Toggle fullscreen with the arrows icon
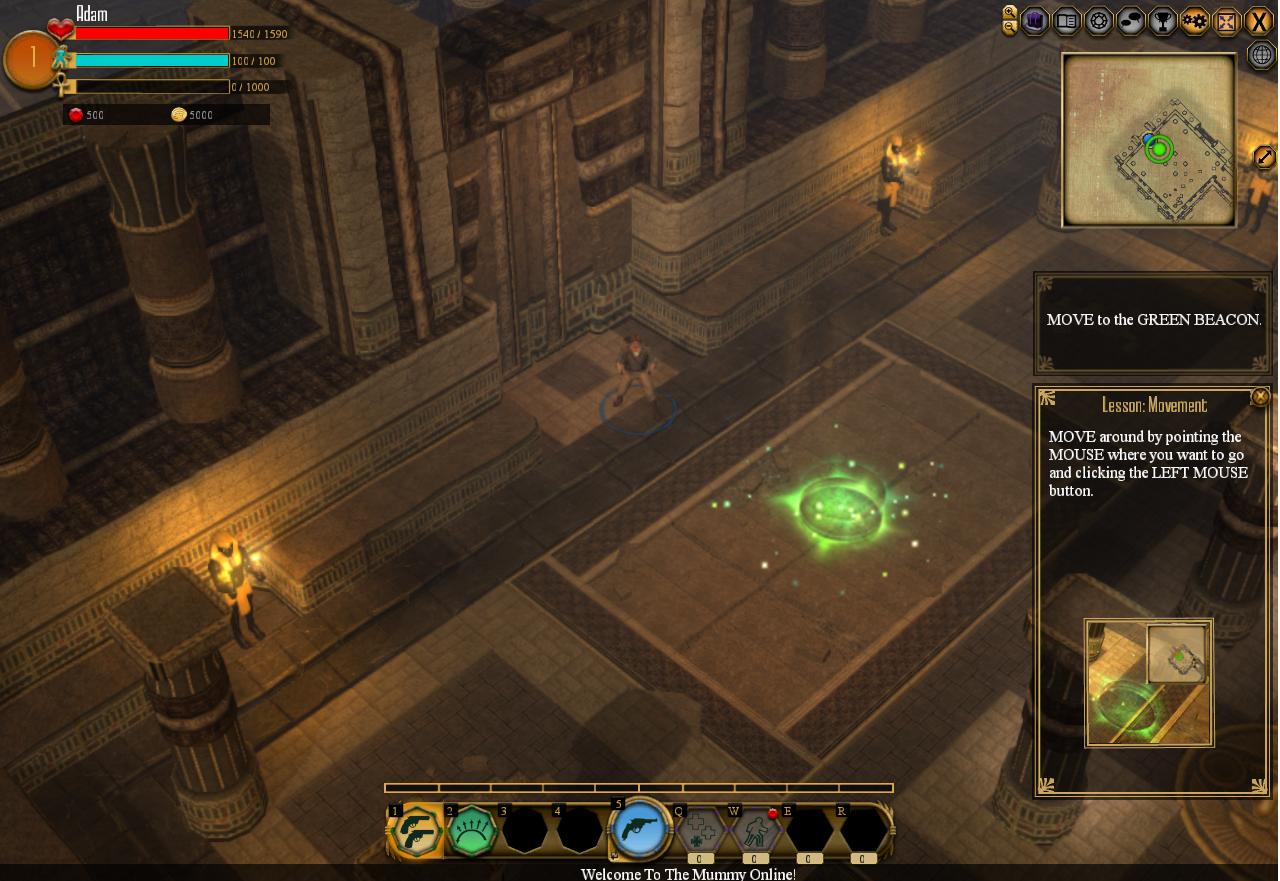This screenshot has width=1280, height=881. [1227, 21]
